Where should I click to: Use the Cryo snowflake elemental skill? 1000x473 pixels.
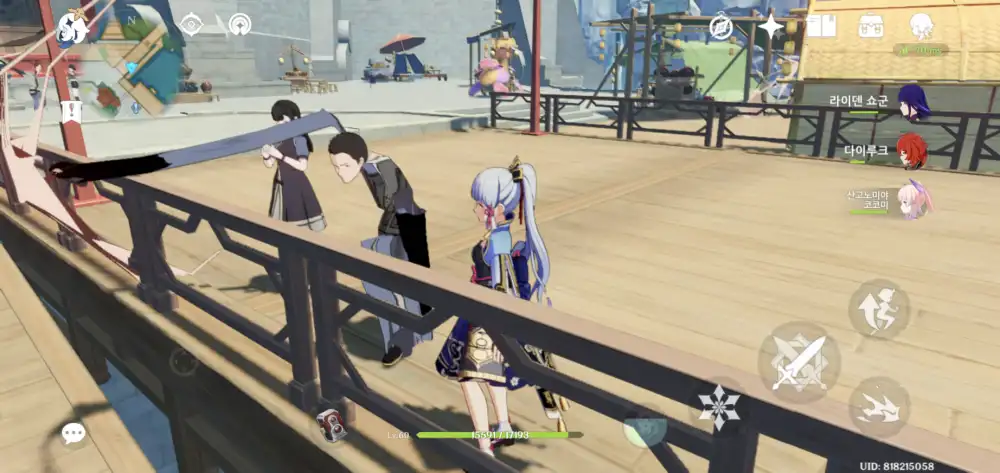pos(718,407)
